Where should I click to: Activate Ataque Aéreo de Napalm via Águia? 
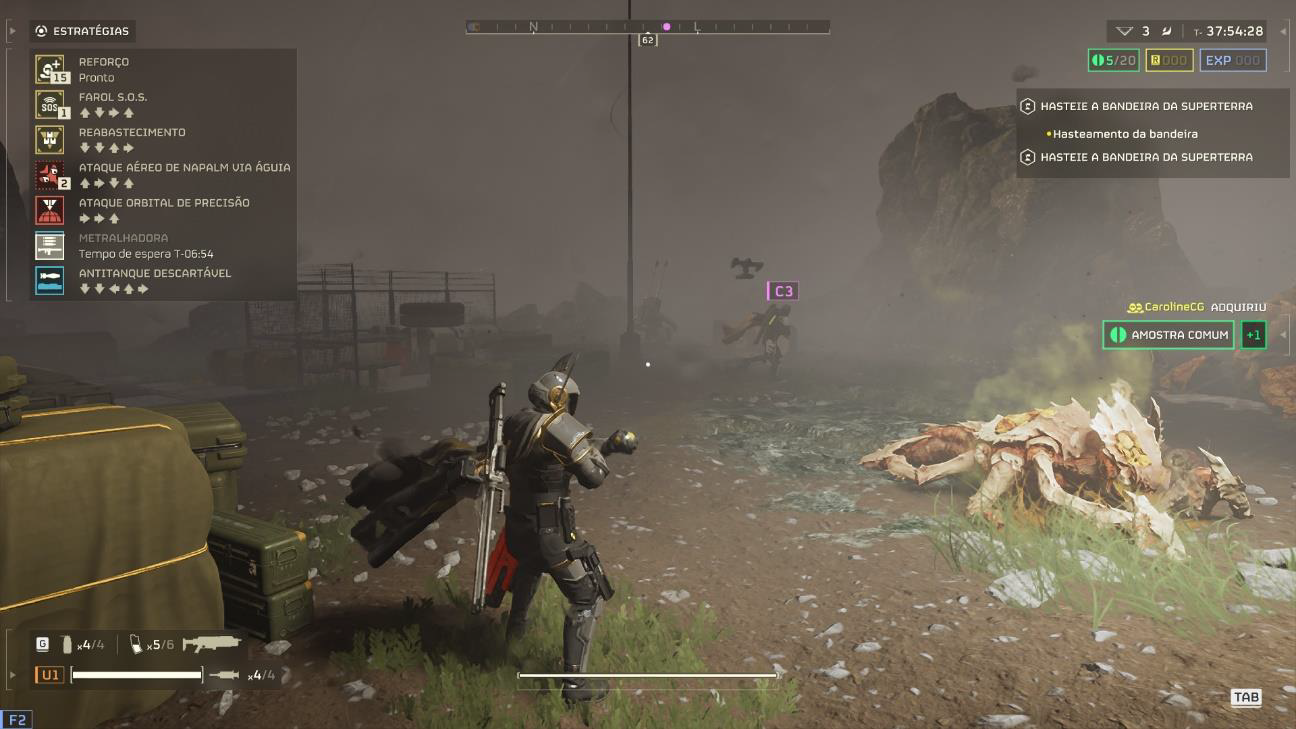click(50, 175)
